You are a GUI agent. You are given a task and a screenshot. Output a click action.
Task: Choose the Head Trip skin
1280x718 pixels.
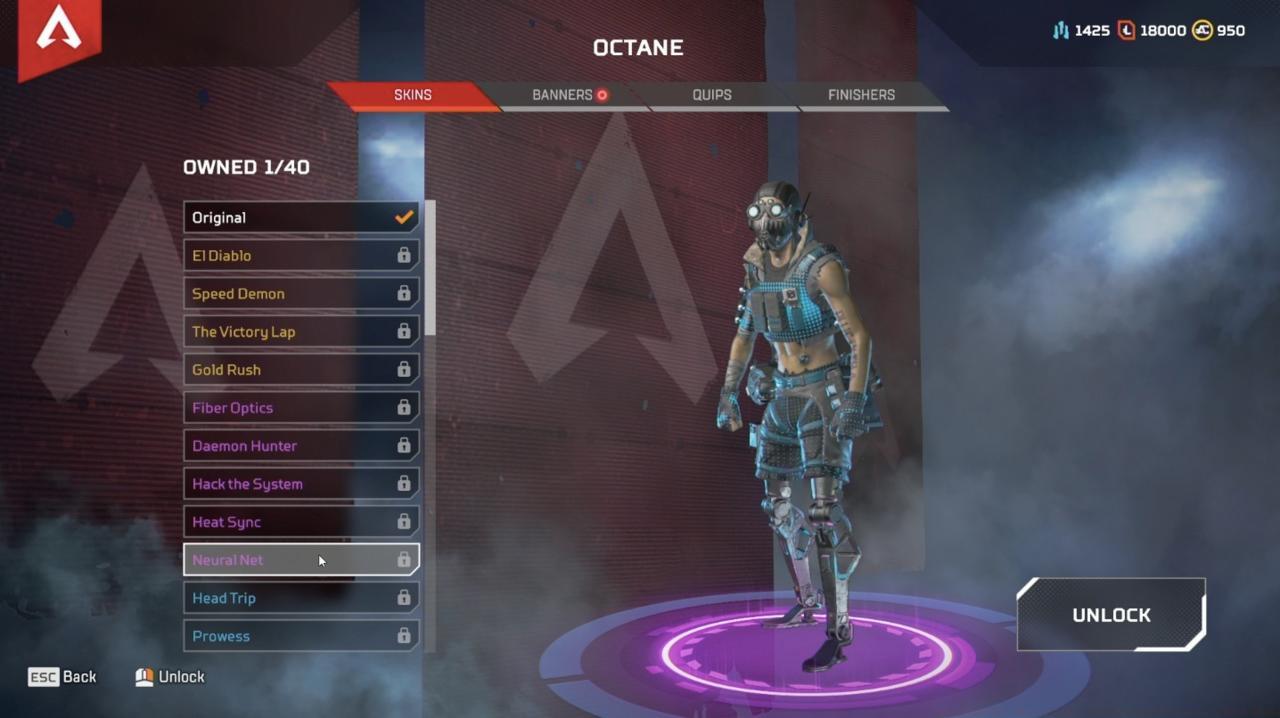pos(300,598)
